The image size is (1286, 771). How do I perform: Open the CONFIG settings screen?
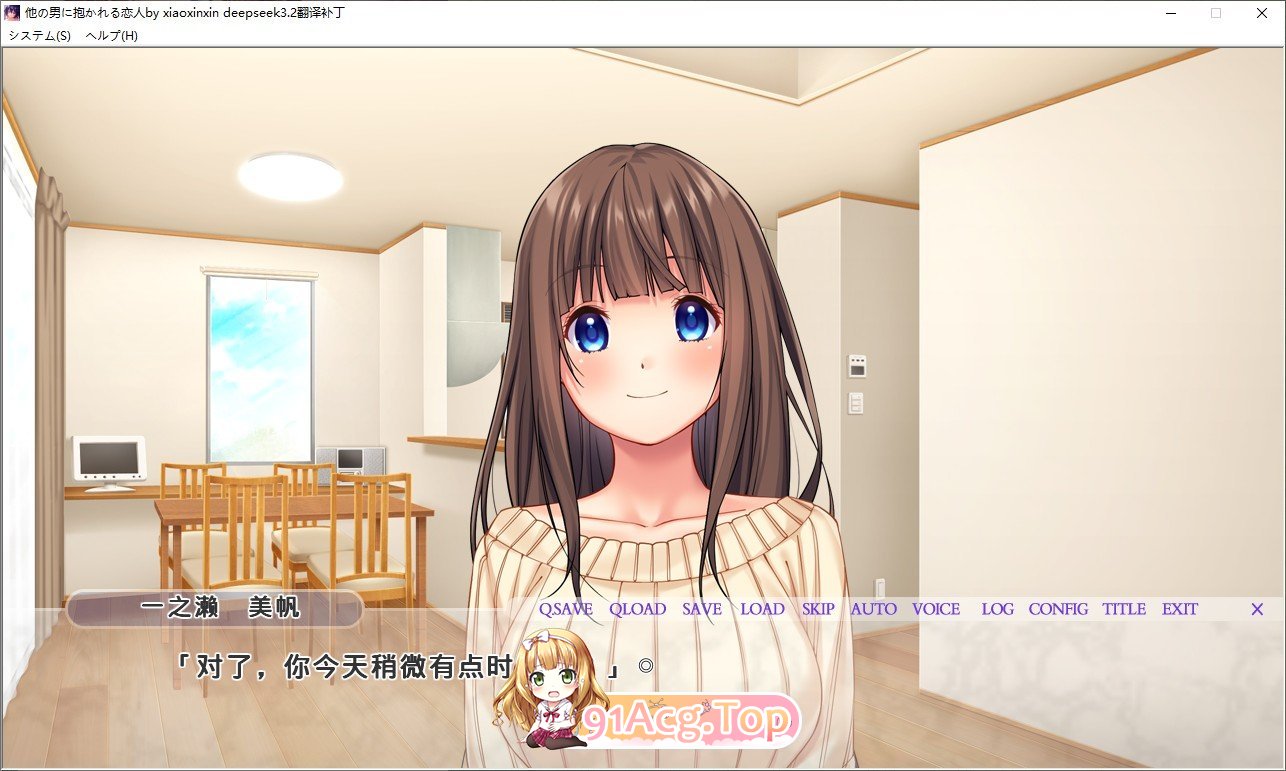click(1059, 609)
